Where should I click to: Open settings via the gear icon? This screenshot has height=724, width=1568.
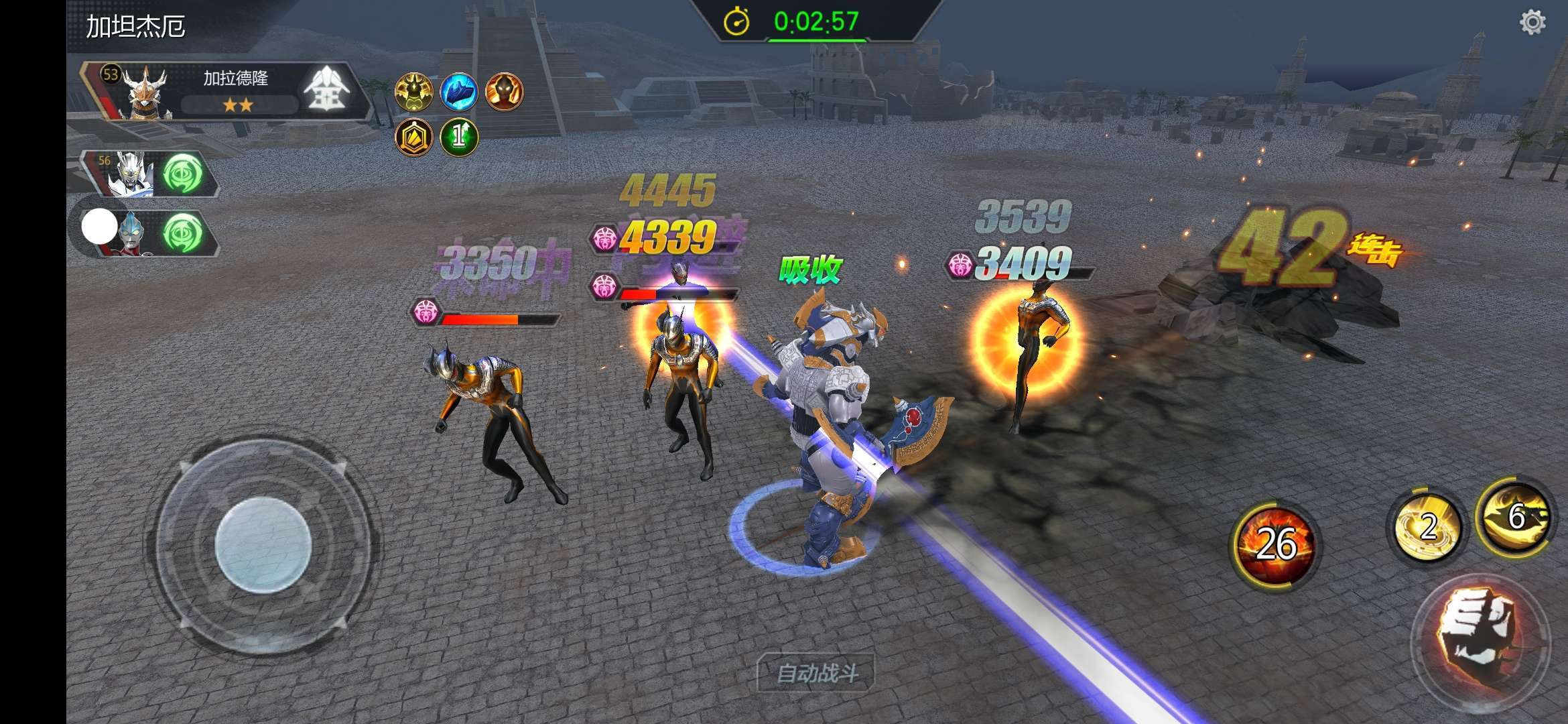[x=1532, y=23]
